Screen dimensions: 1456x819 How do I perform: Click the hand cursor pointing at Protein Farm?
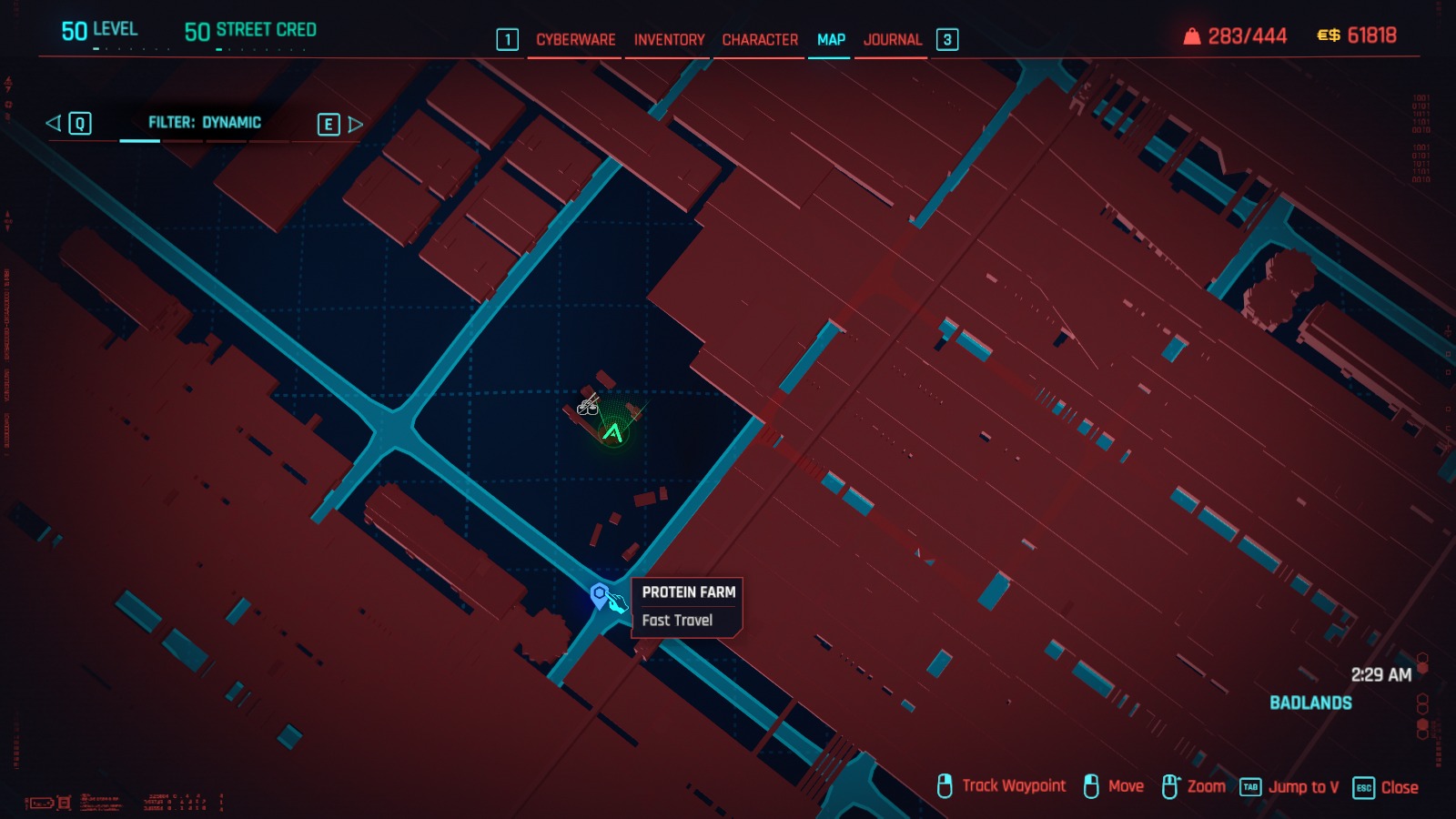pos(619,601)
